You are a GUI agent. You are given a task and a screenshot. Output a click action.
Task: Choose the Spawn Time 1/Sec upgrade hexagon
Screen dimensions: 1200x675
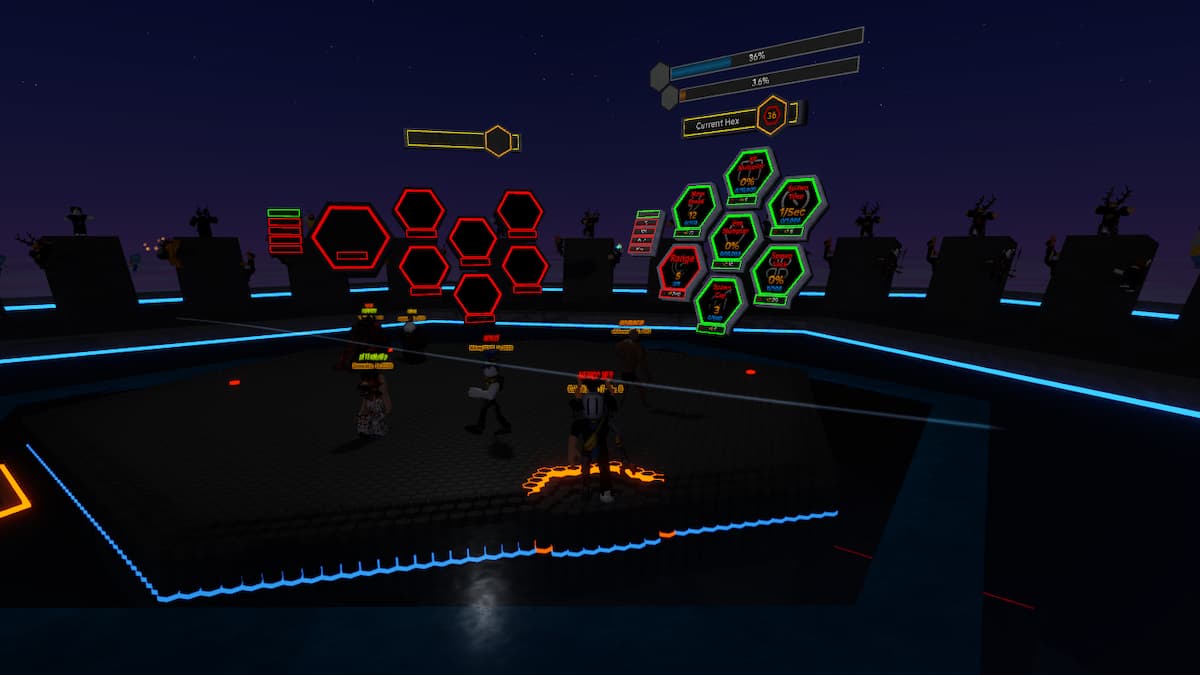(796, 207)
